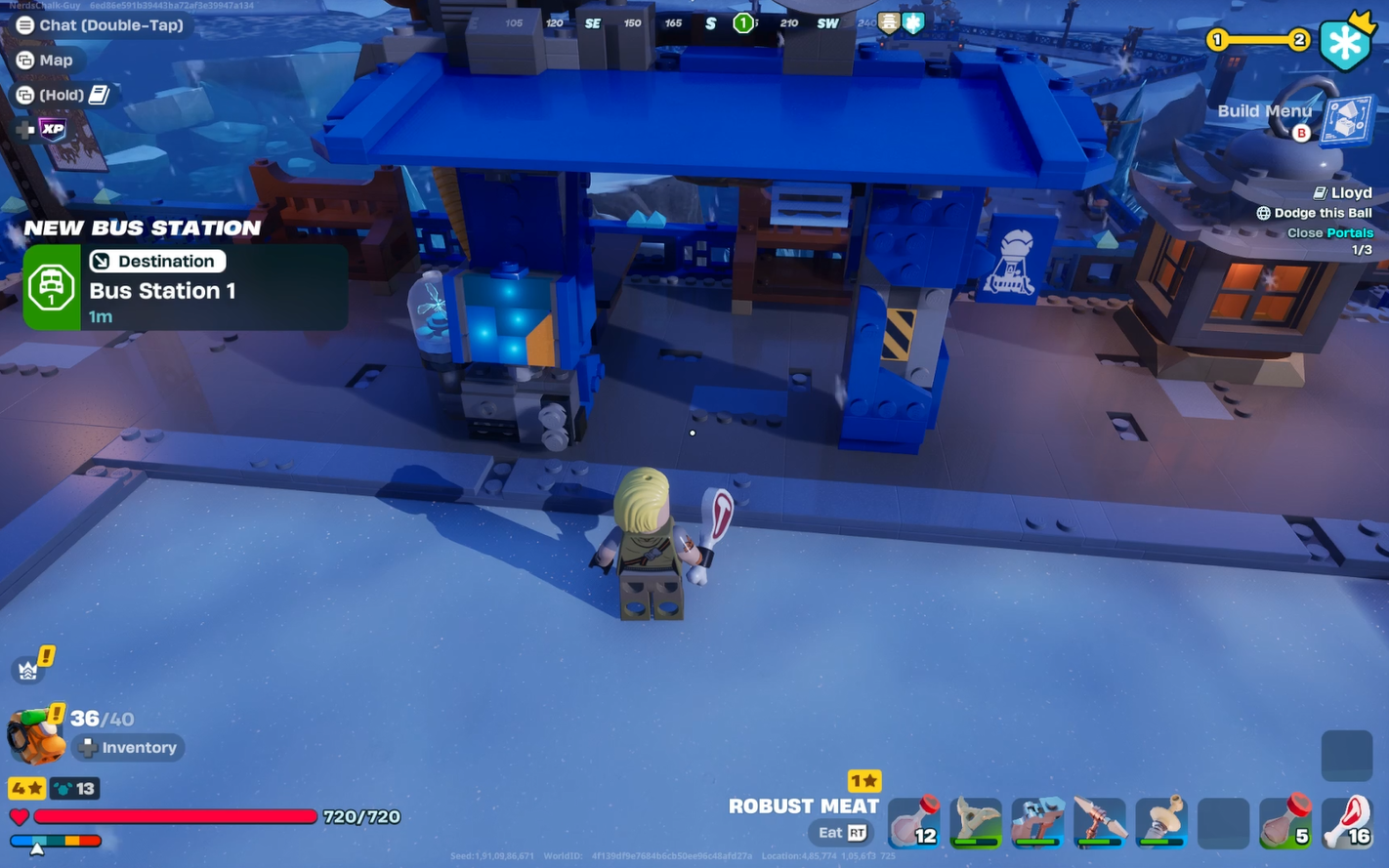Select the Robust Meat stack of 16
The image size is (1389, 868).
(1350, 823)
